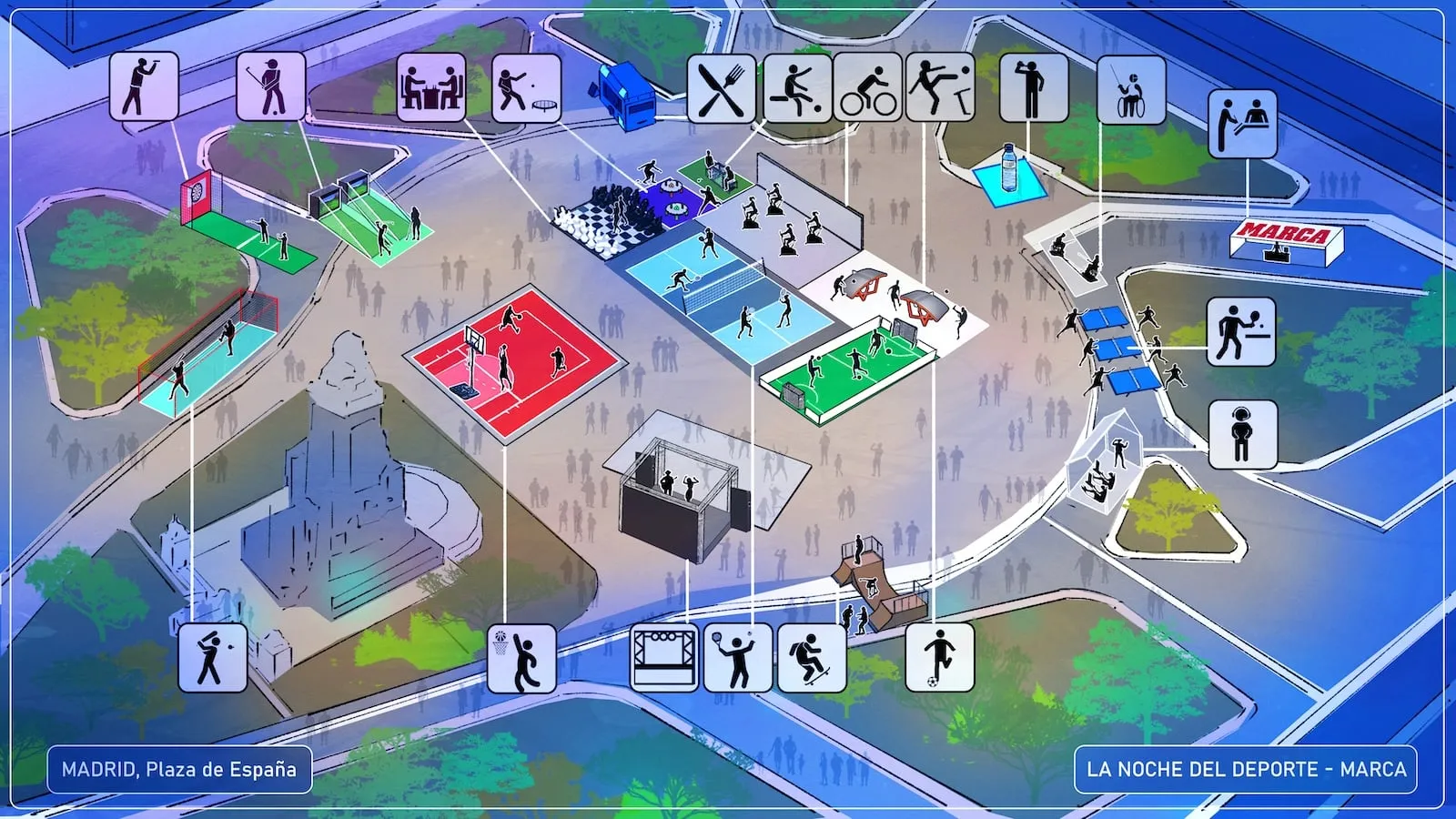Select the fork and knife food icon
1456x819 pixels.
click(721, 88)
